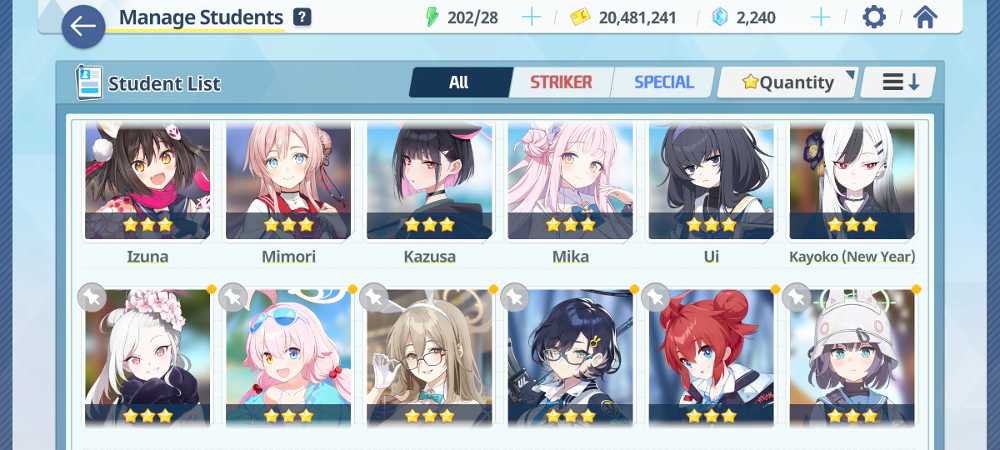Image resolution: width=1000 pixels, height=450 pixels.
Task: Toggle the sort order direction
Action: [899, 83]
